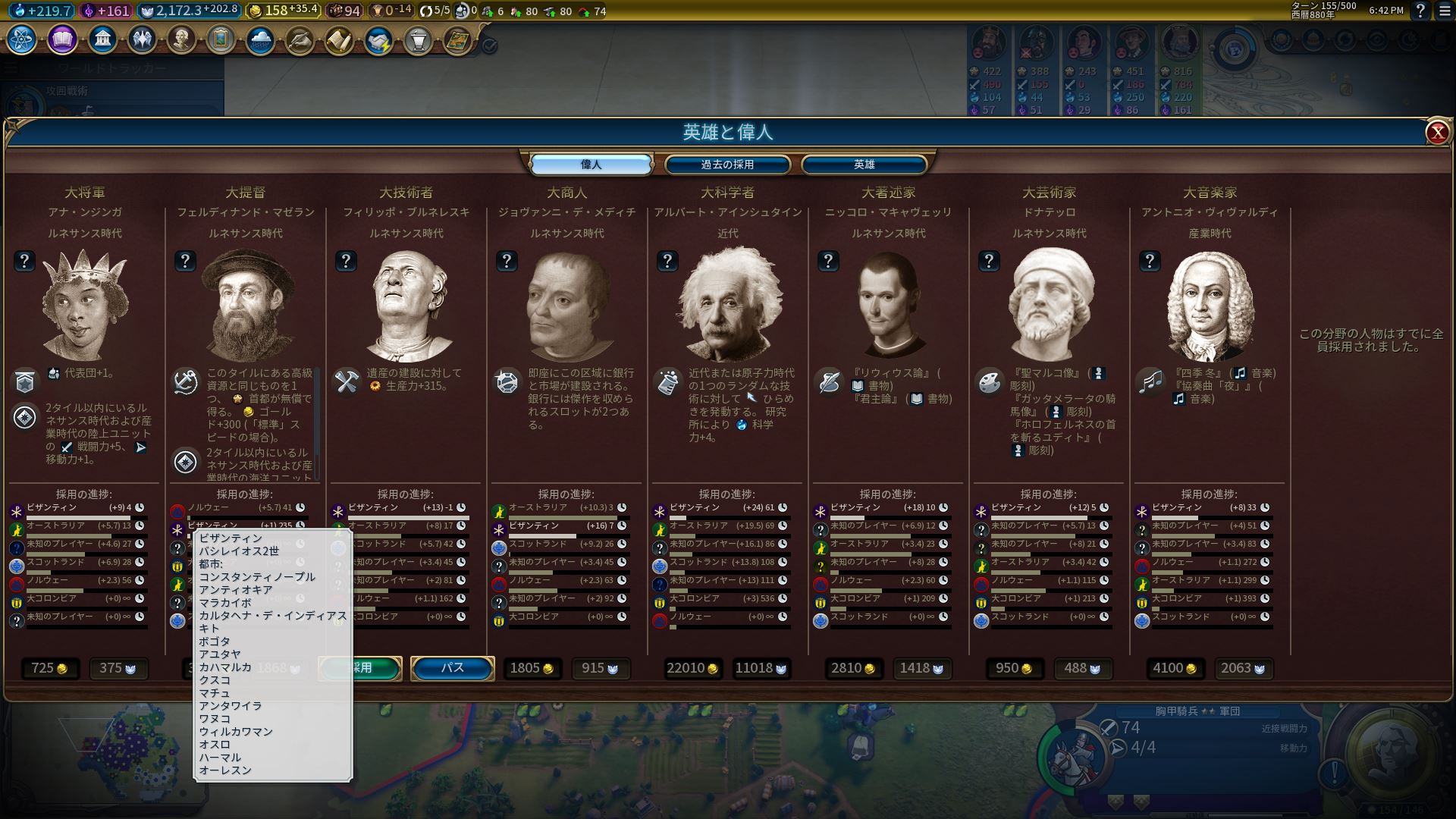Open the government building icon screen
Viewport: 1456px width, 819px height.
(102, 39)
